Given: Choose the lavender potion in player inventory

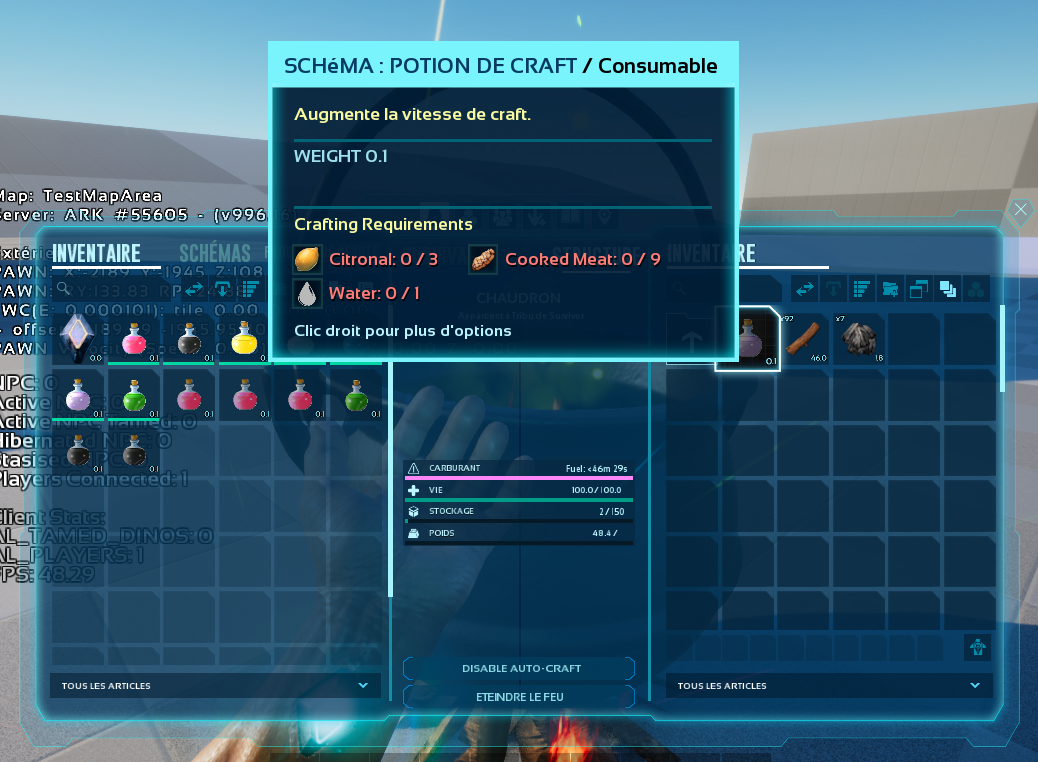Looking at the screenshot, I should tap(78, 398).
